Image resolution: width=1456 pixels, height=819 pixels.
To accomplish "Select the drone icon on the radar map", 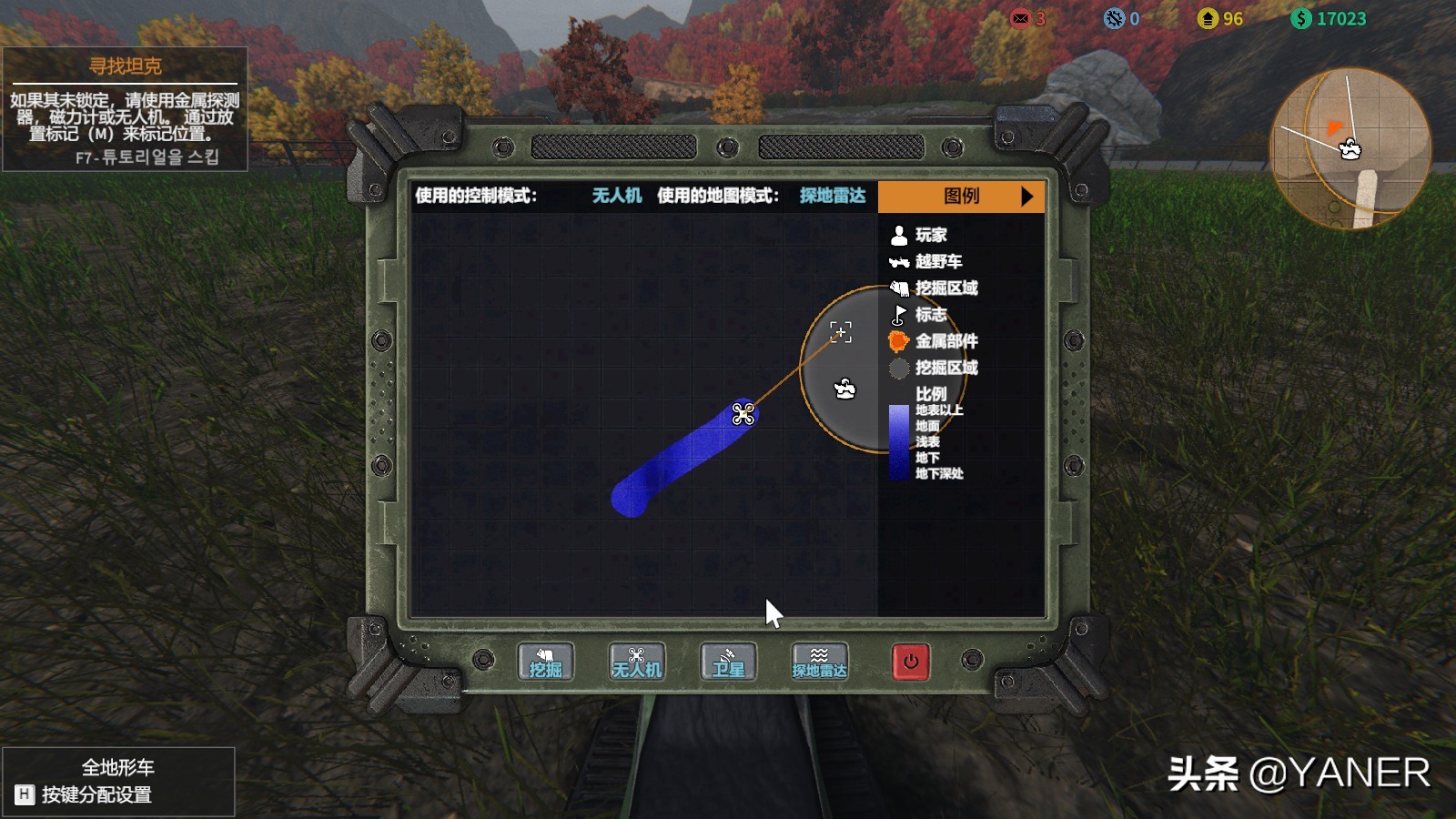I will tap(743, 414).
